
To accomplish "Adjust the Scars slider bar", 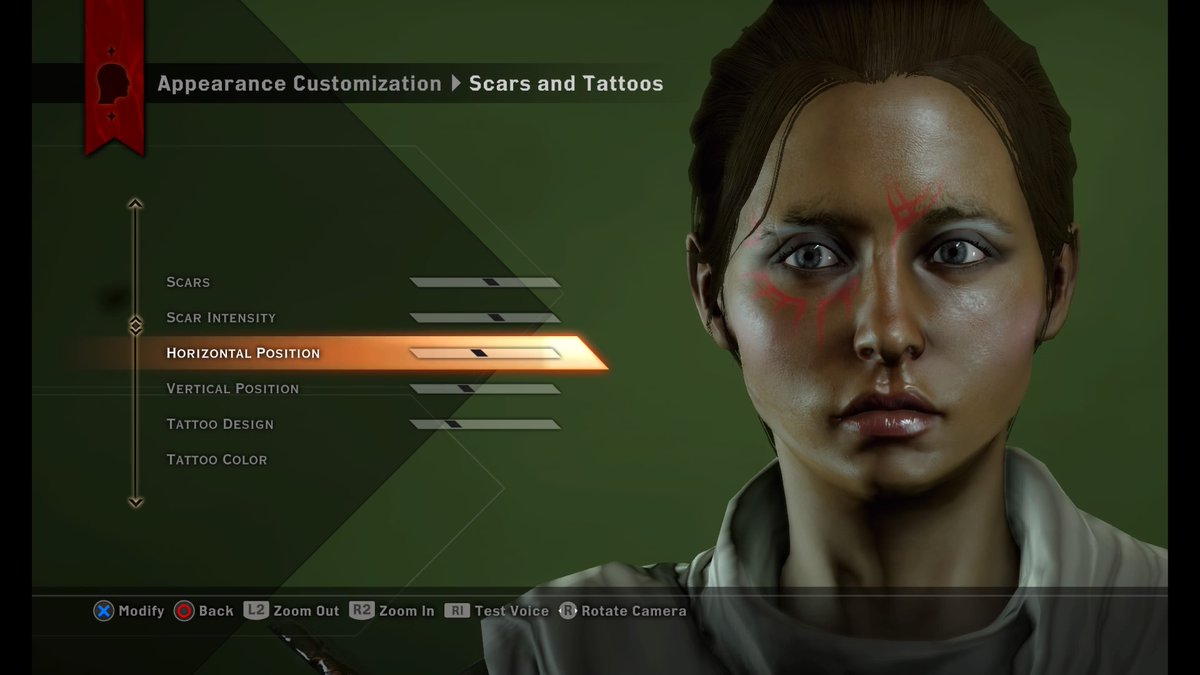I will click(485, 282).
